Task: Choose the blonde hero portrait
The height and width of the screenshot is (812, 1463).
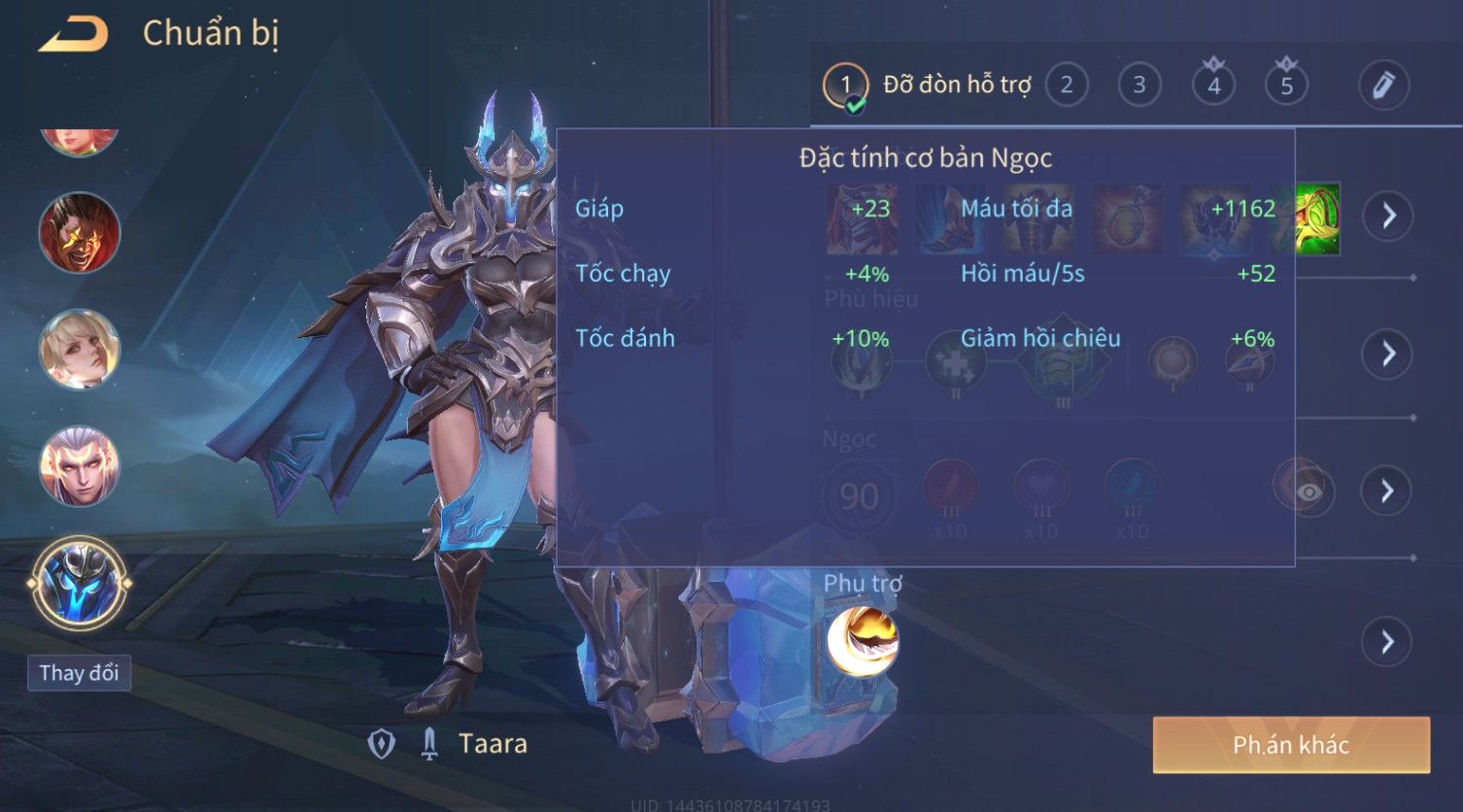Action: (x=80, y=350)
